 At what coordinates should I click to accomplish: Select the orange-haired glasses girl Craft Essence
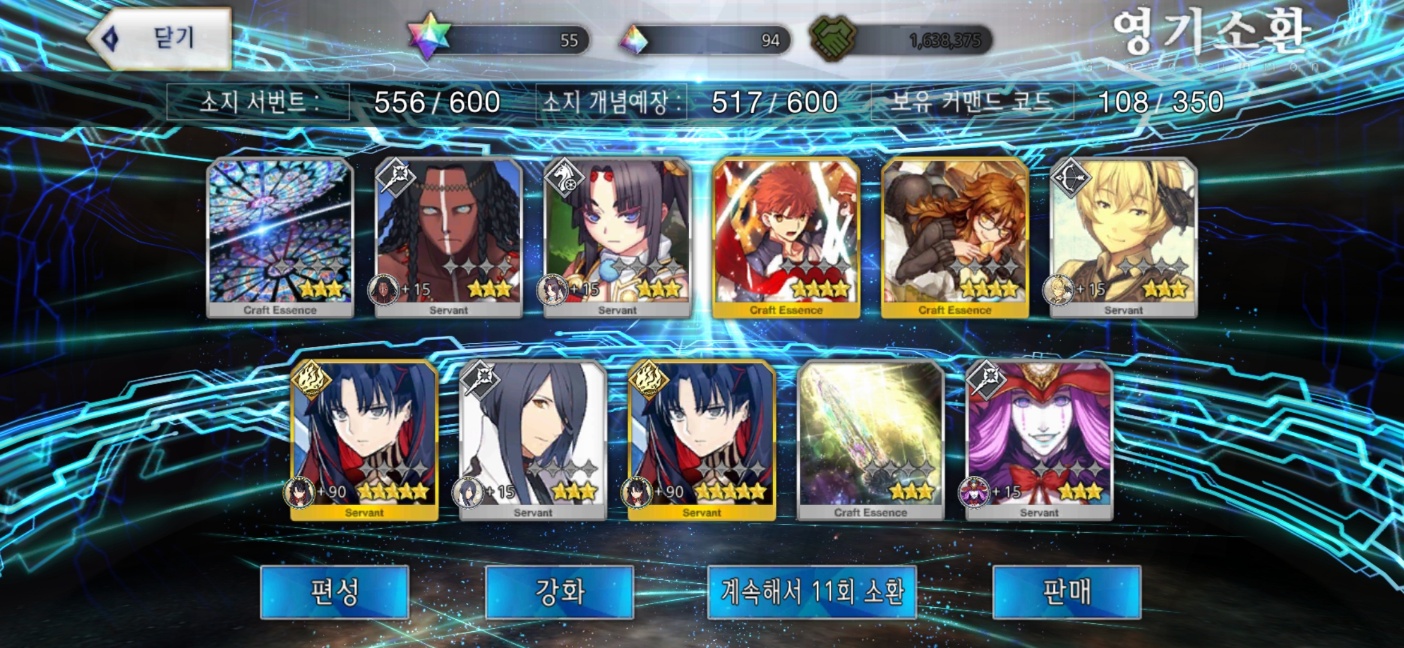point(955,238)
